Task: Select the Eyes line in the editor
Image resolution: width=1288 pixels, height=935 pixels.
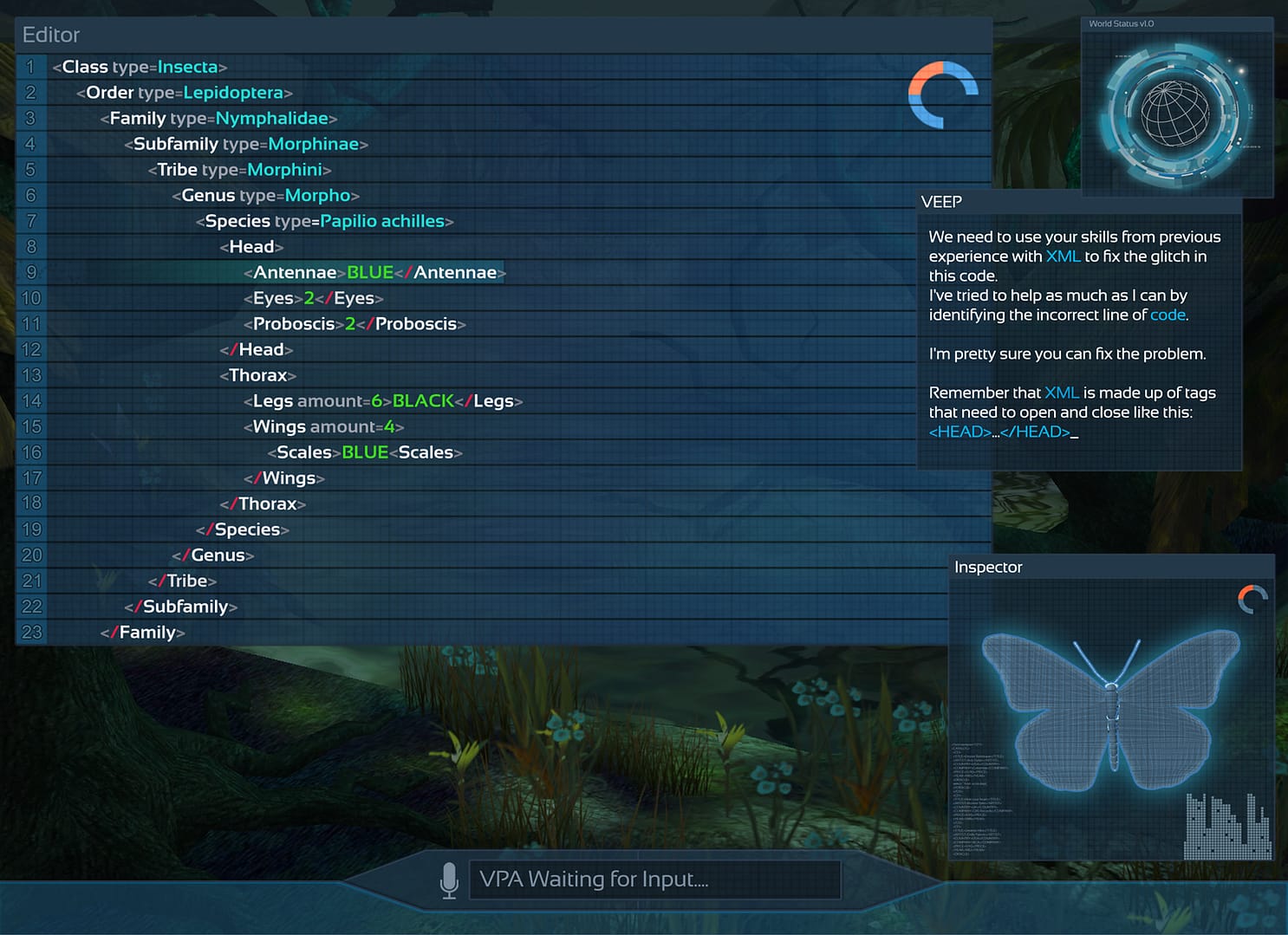Action: 313,298
